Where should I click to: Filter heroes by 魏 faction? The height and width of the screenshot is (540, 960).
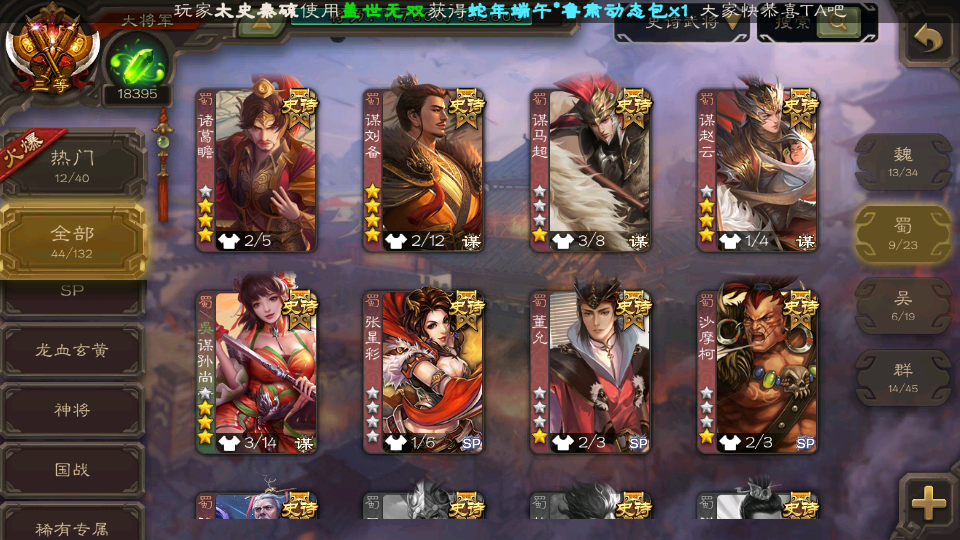pos(902,161)
